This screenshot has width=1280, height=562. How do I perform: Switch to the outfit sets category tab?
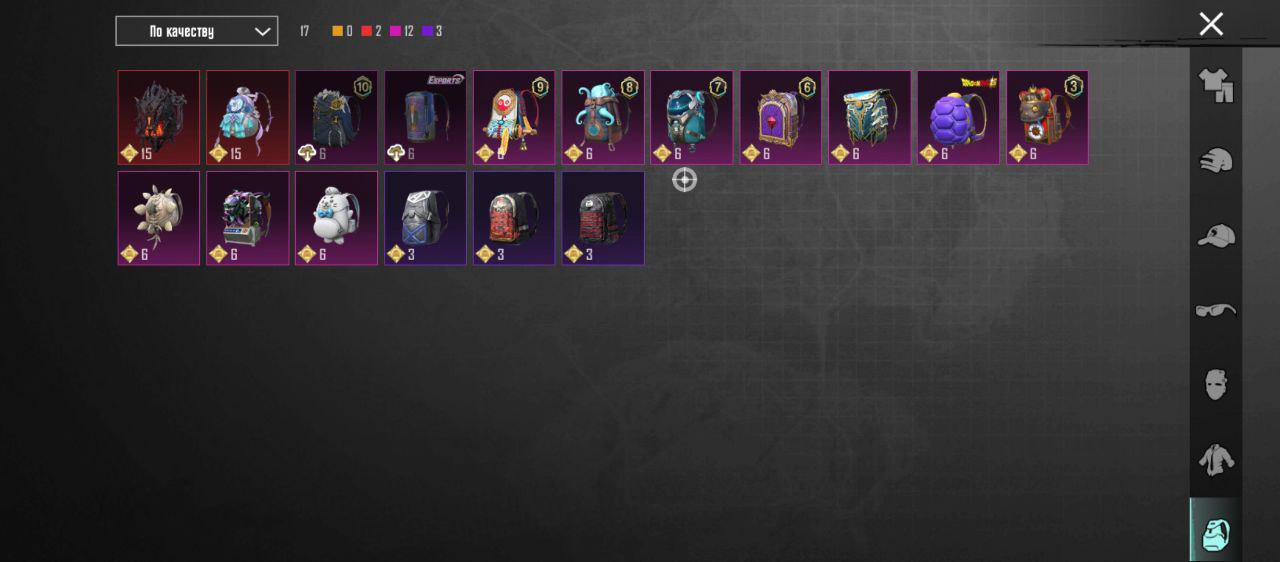coord(1215,85)
